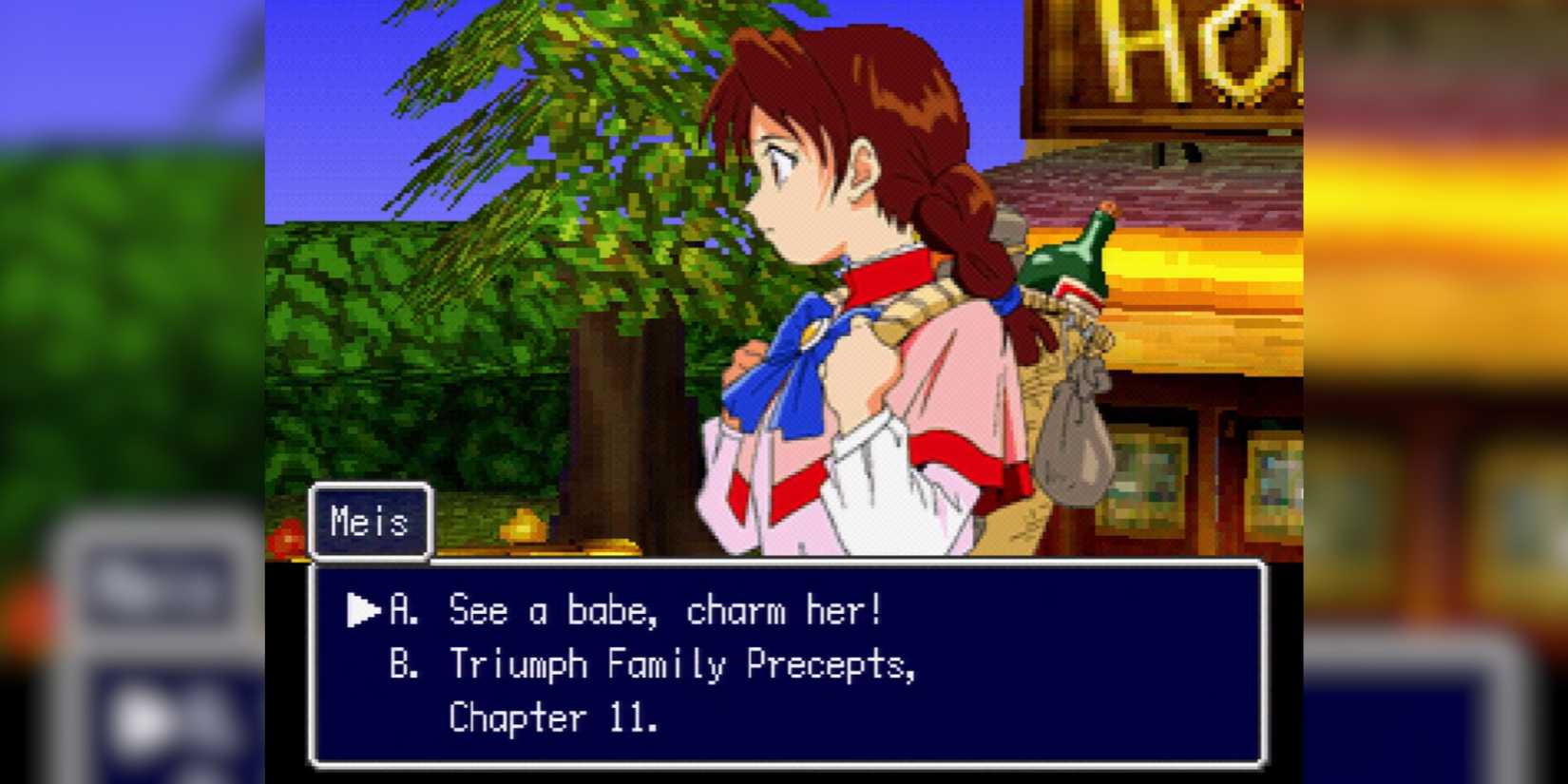1568x784 pixels.
Task: Click the white selection arrow cursor
Action: tap(362, 611)
